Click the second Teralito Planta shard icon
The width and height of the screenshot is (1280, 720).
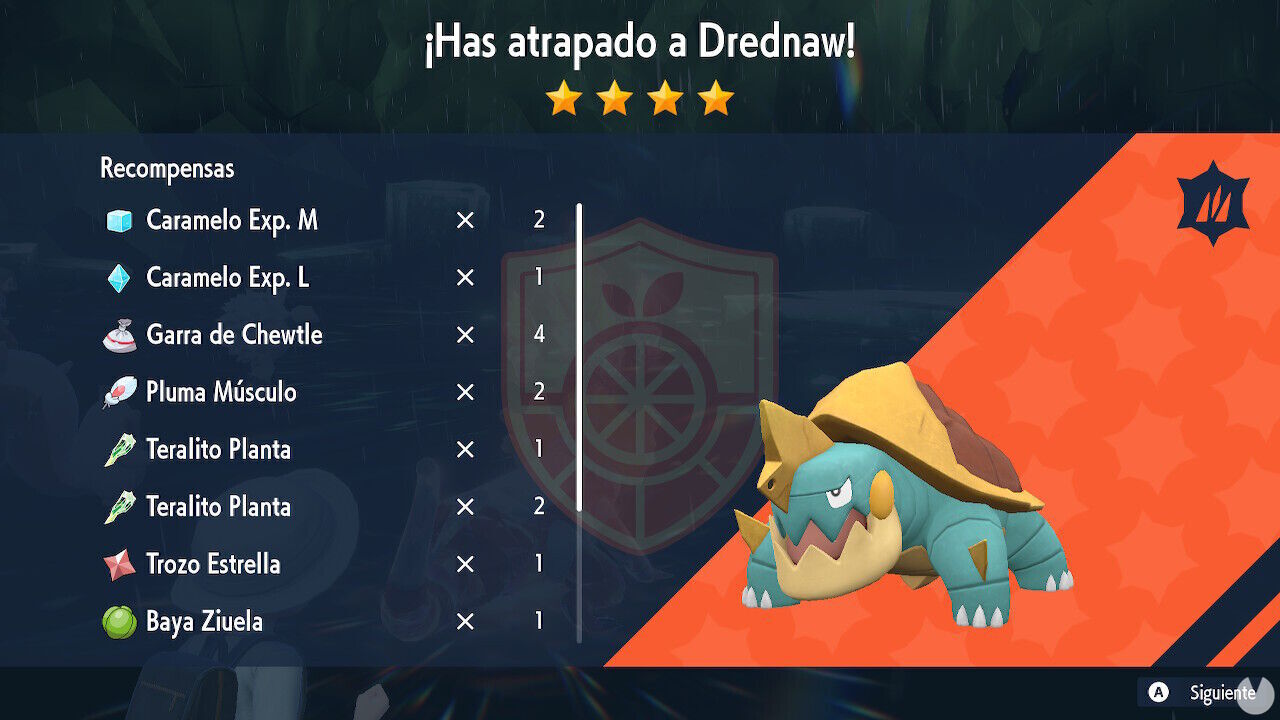(121, 507)
